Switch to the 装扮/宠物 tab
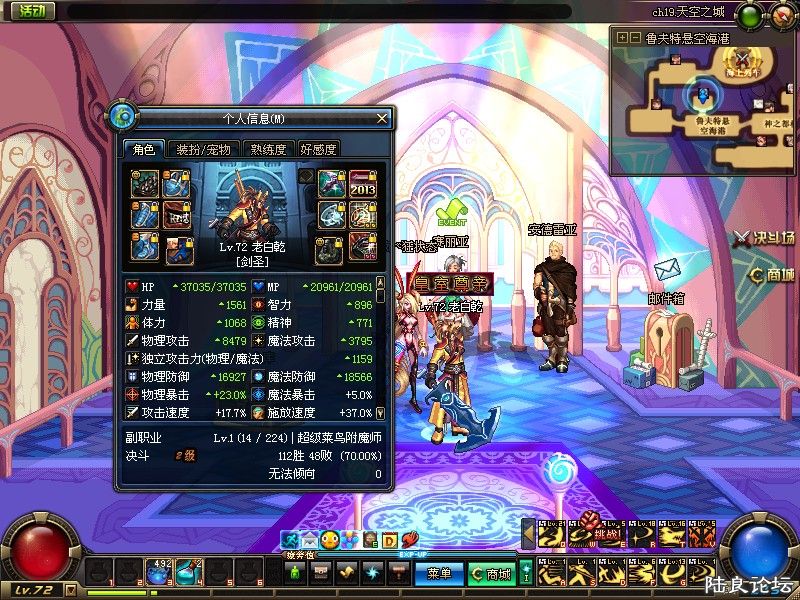Viewport: 800px width, 600px height. coord(203,149)
